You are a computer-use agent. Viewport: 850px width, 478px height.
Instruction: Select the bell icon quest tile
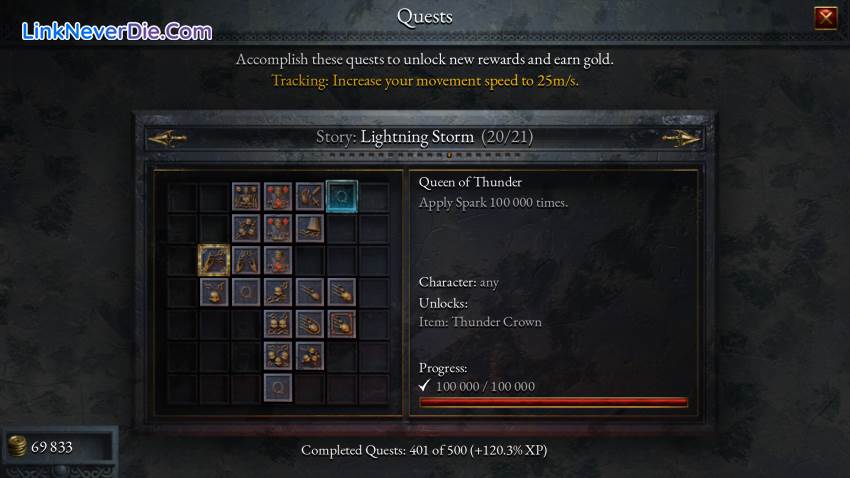pos(310,228)
